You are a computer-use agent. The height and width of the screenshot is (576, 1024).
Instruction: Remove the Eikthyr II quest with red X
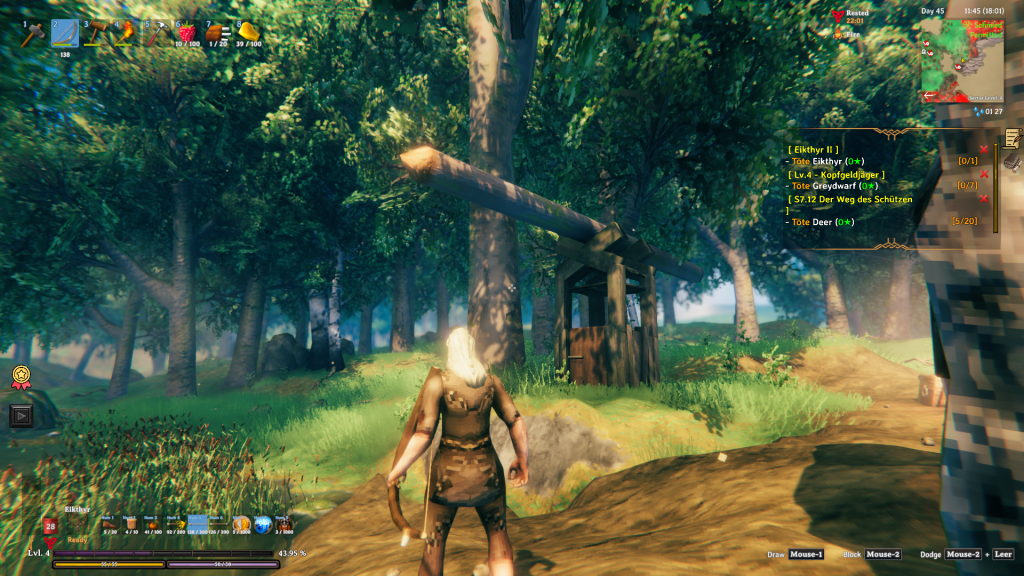(x=984, y=149)
